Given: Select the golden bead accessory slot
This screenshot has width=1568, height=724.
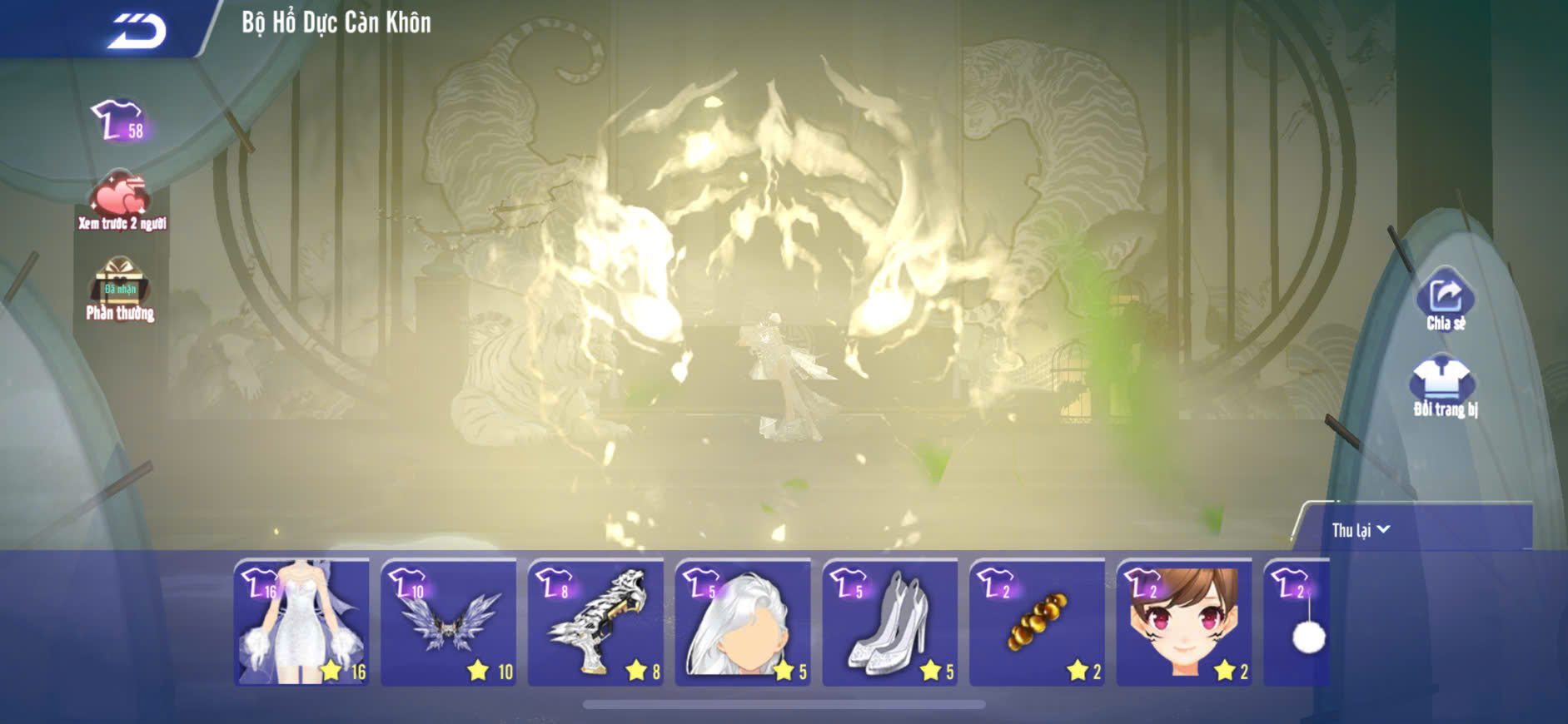Looking at the screenshot, I should pyautogui.click(x=1038, y=622).
